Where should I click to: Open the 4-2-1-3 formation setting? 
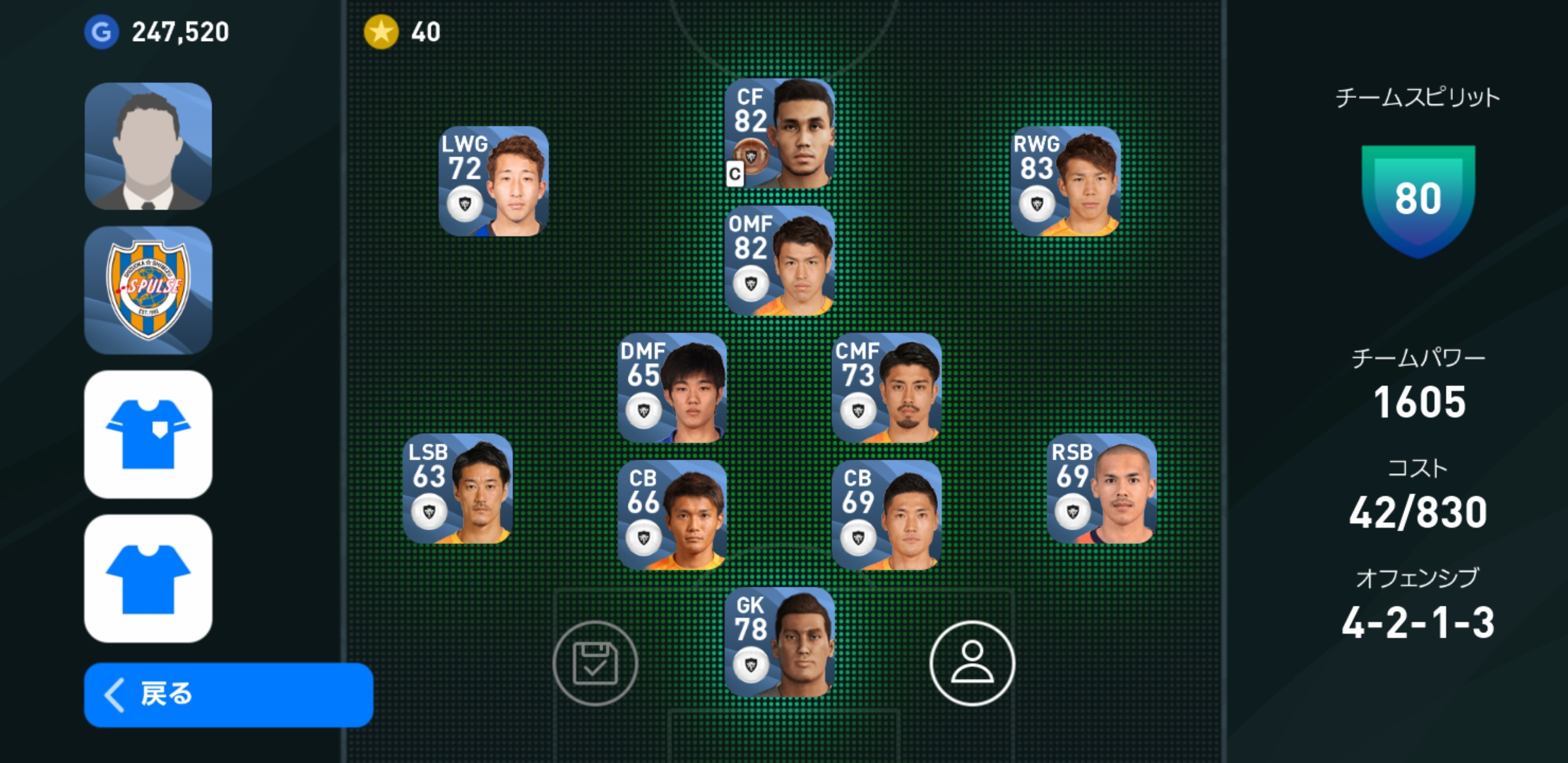(1418, 623)
